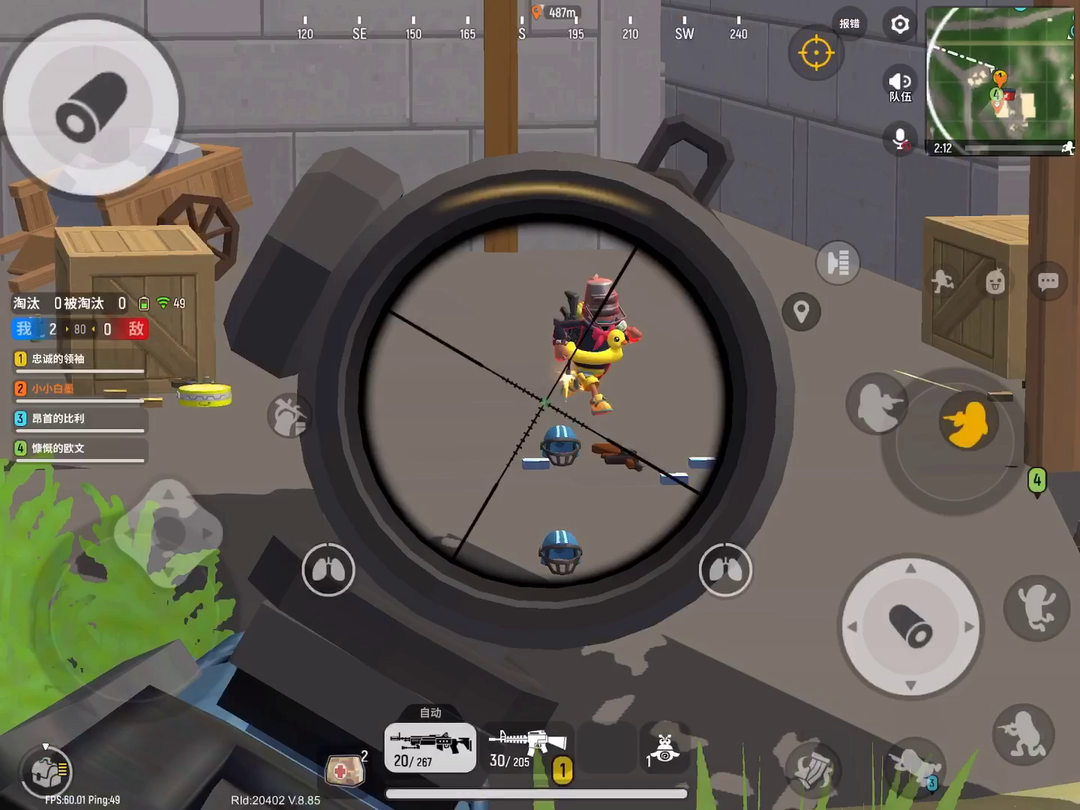Viewport: 1080px width, 810px height.
Task: Fire with the right-side bullet button
Action: click(911, 627)
